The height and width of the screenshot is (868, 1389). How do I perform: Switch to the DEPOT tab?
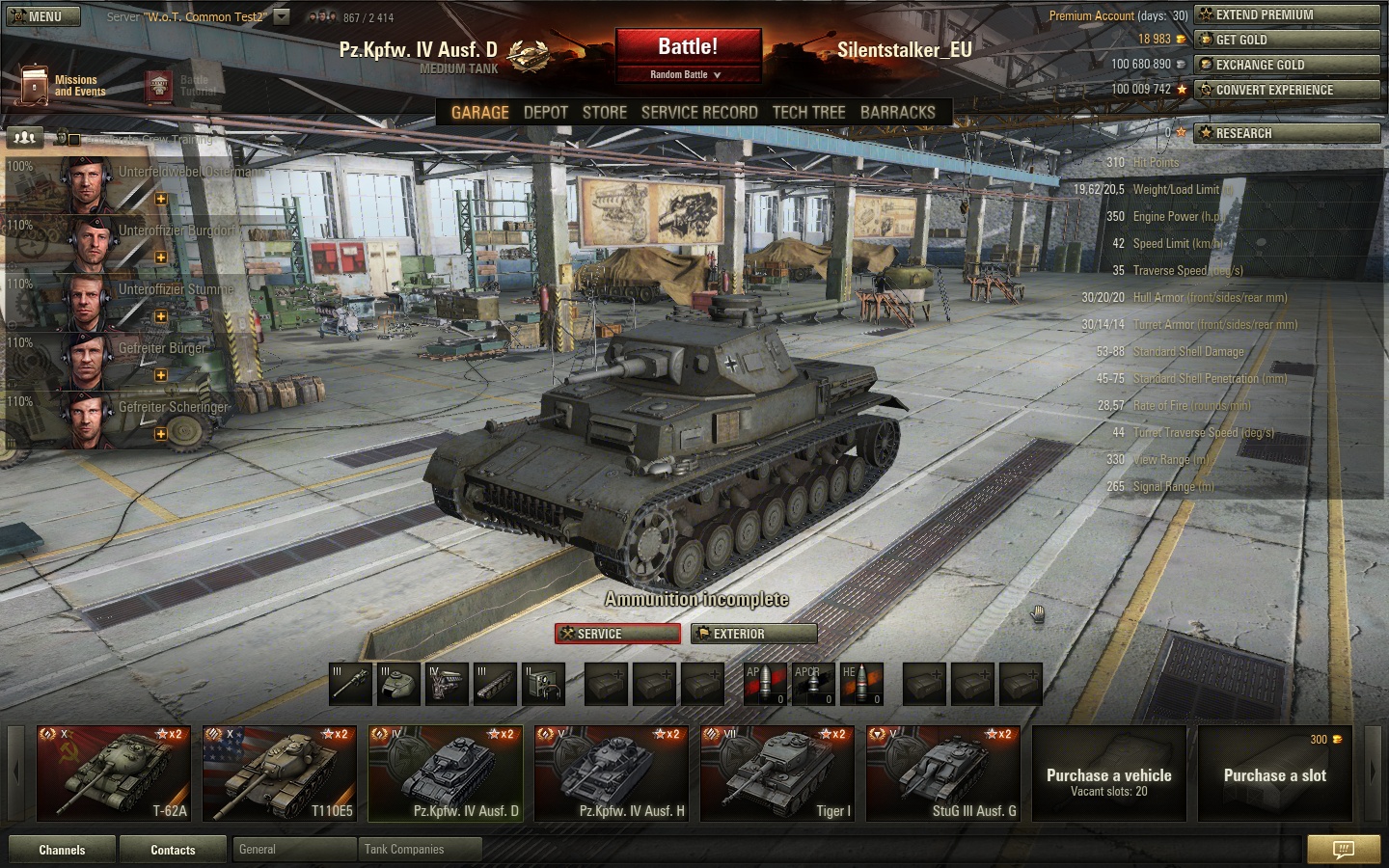pos(545,112)
